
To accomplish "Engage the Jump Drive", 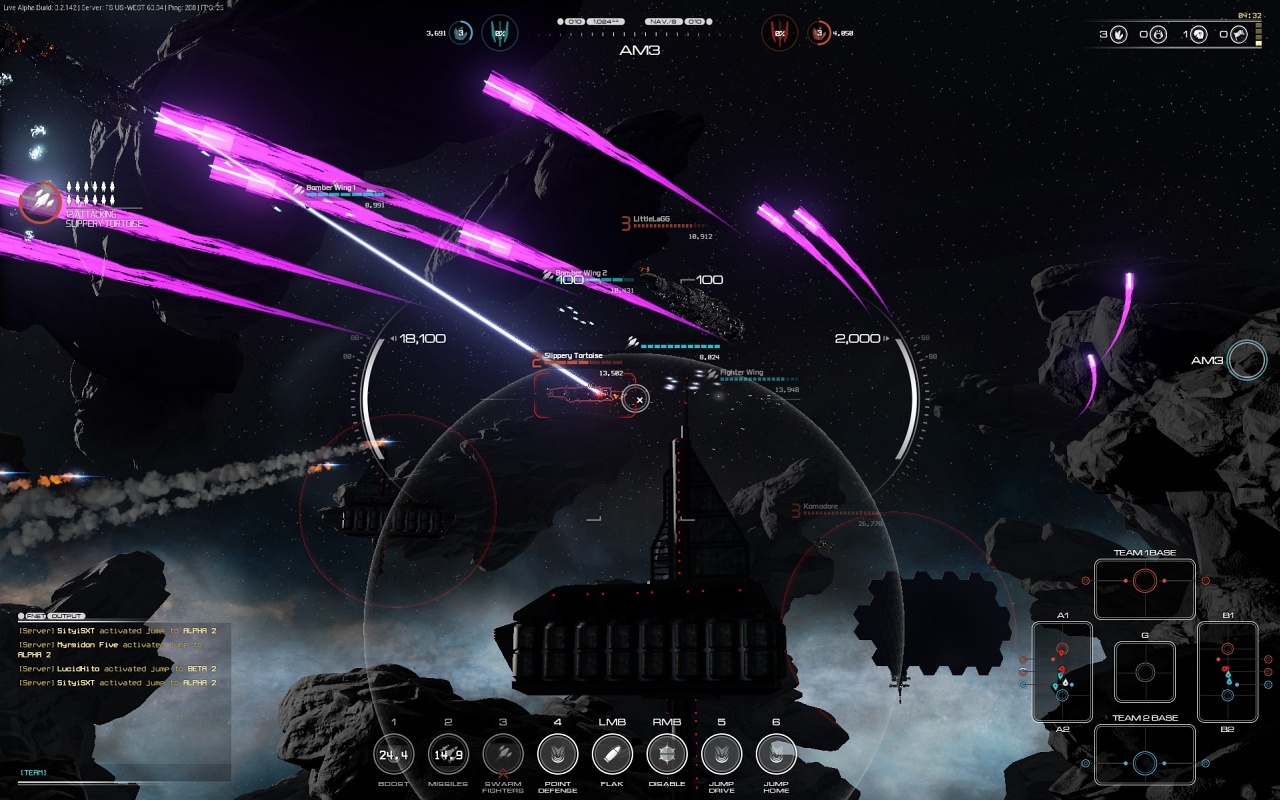I will (721, 754).
